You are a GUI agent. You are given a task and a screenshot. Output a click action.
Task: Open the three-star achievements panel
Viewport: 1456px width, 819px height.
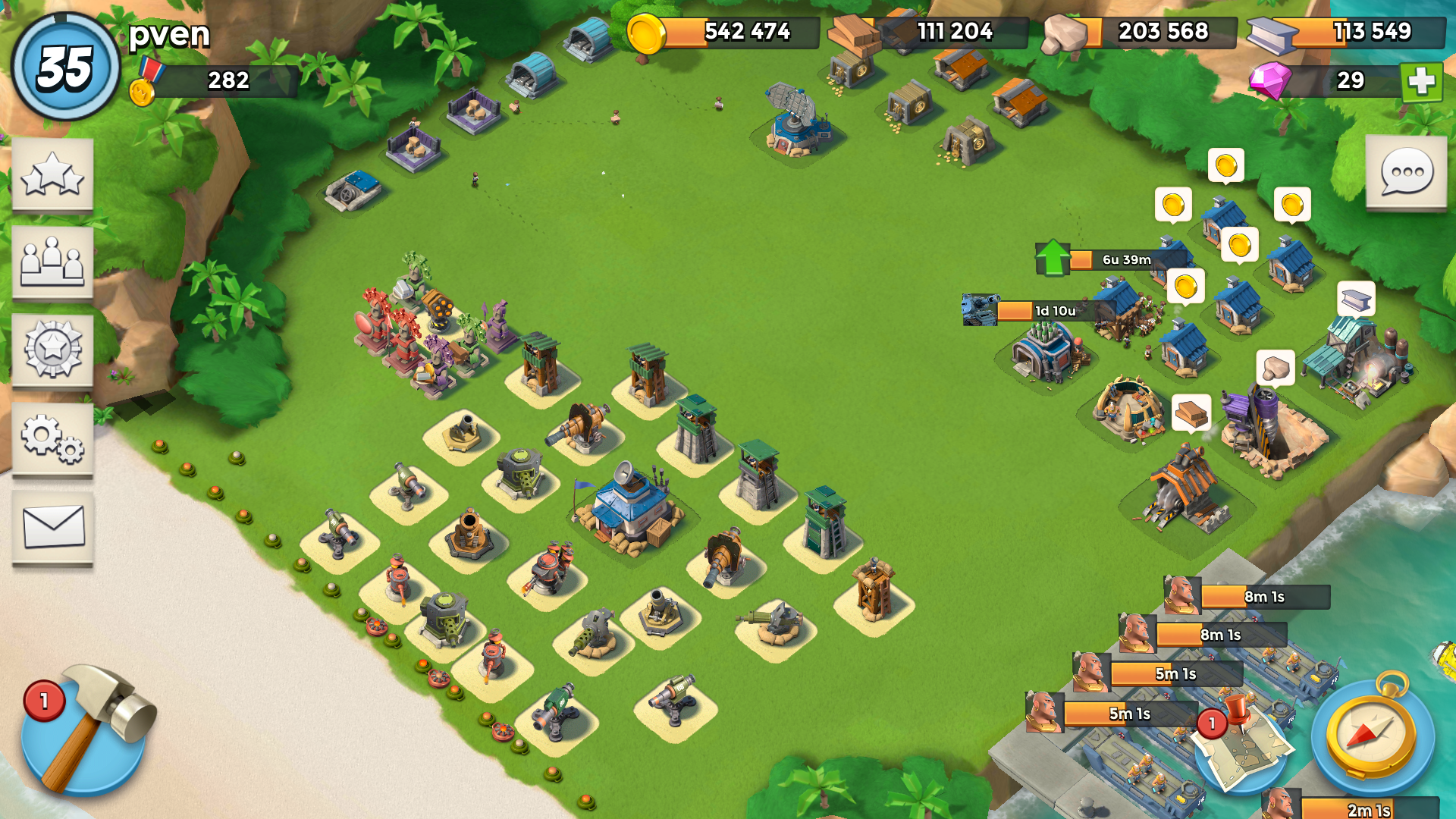52,175
